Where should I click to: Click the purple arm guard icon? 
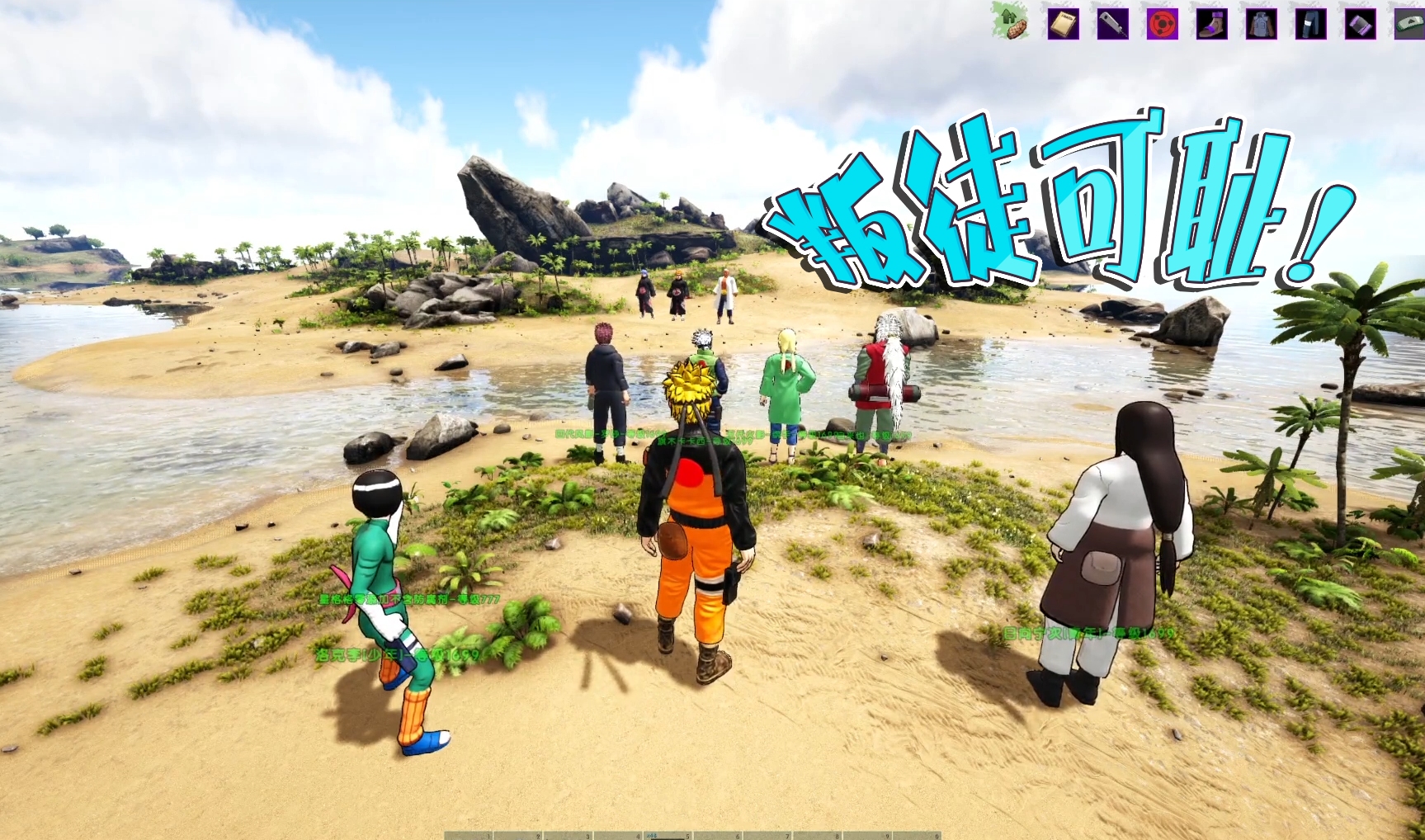pyautogui.click(x=1361, y=24)
